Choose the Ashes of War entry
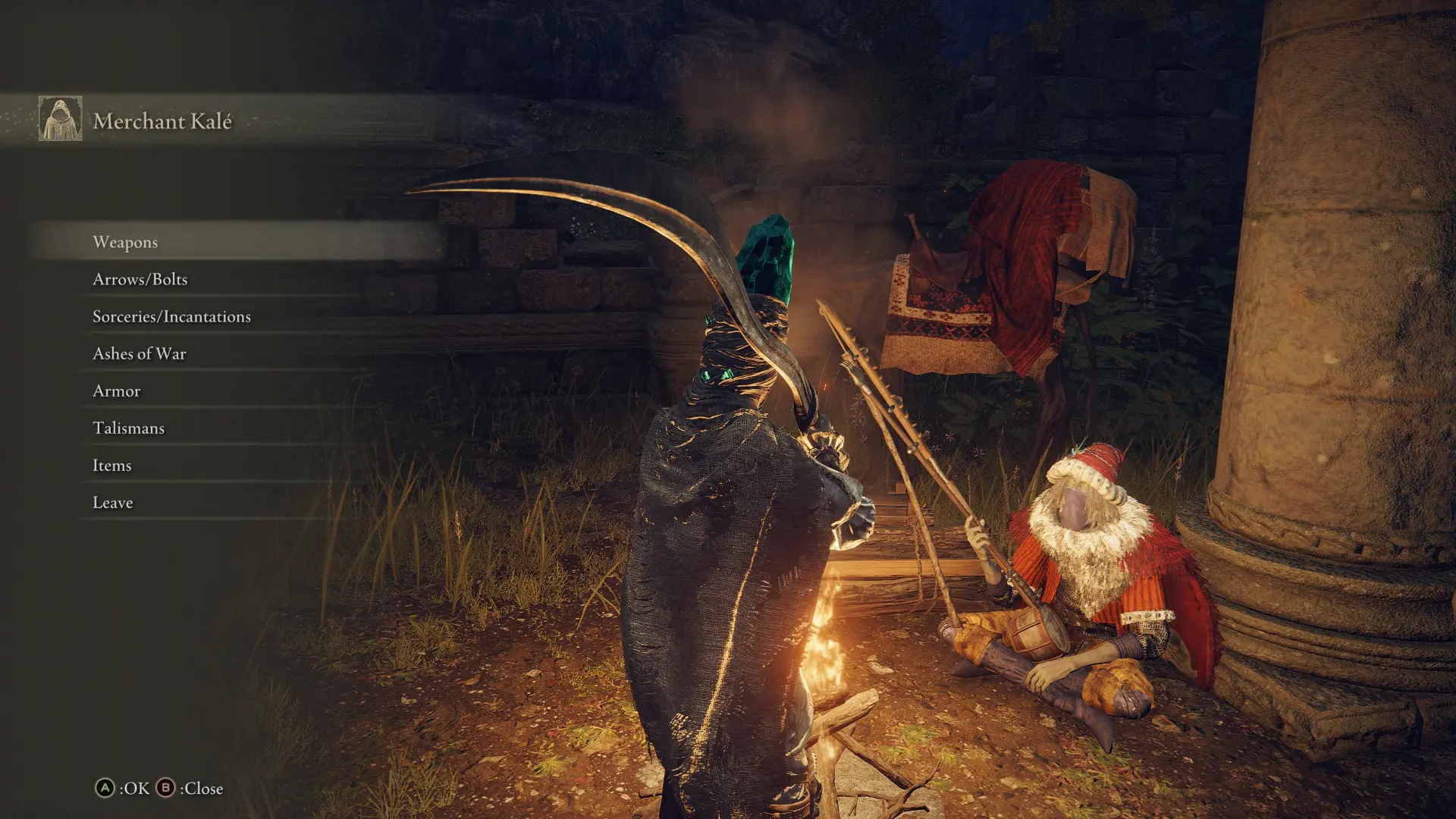Screen dimensions: 1456x819 point(140,353)
